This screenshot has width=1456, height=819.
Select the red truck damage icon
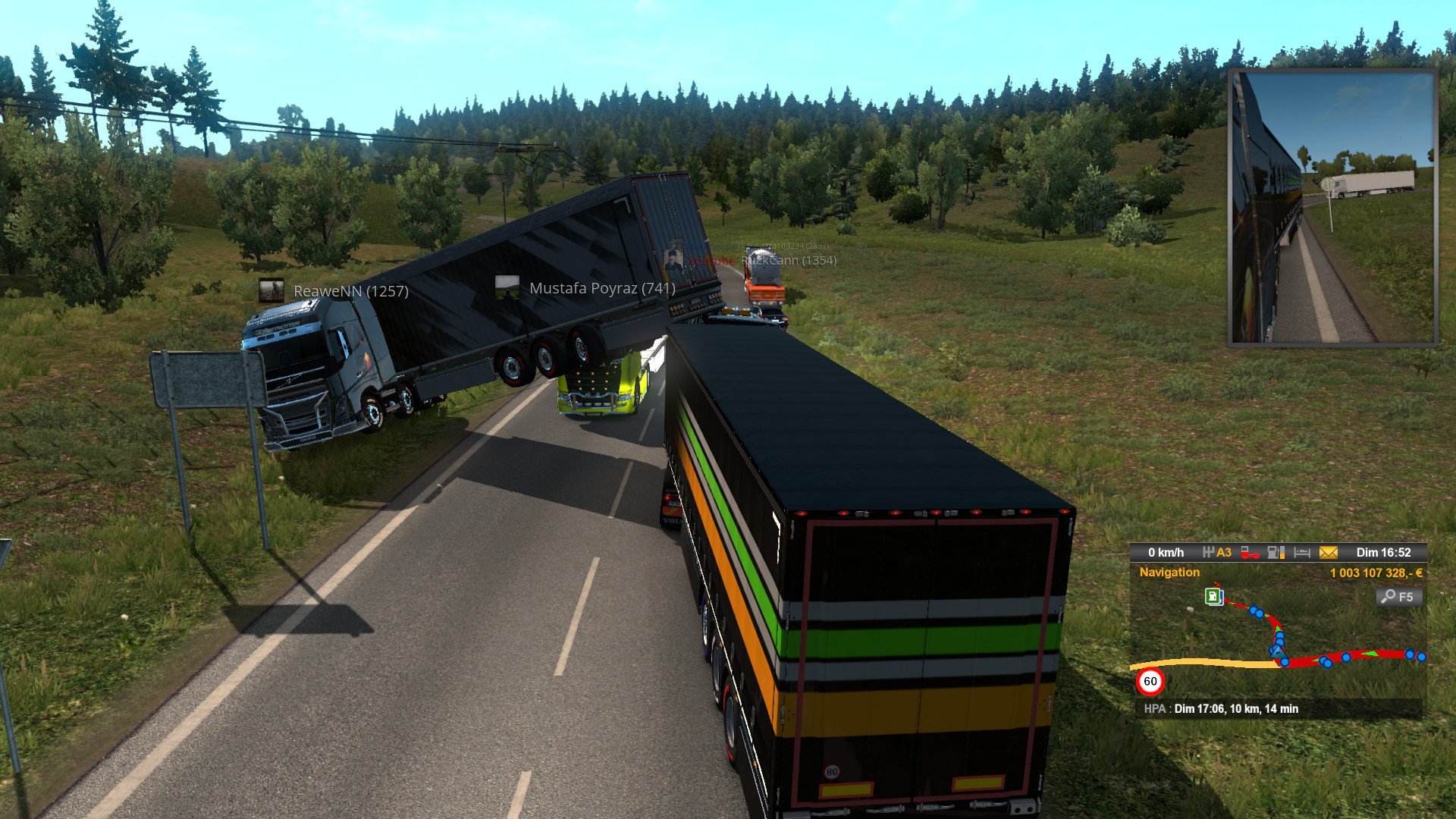[x=1250, y=554]
